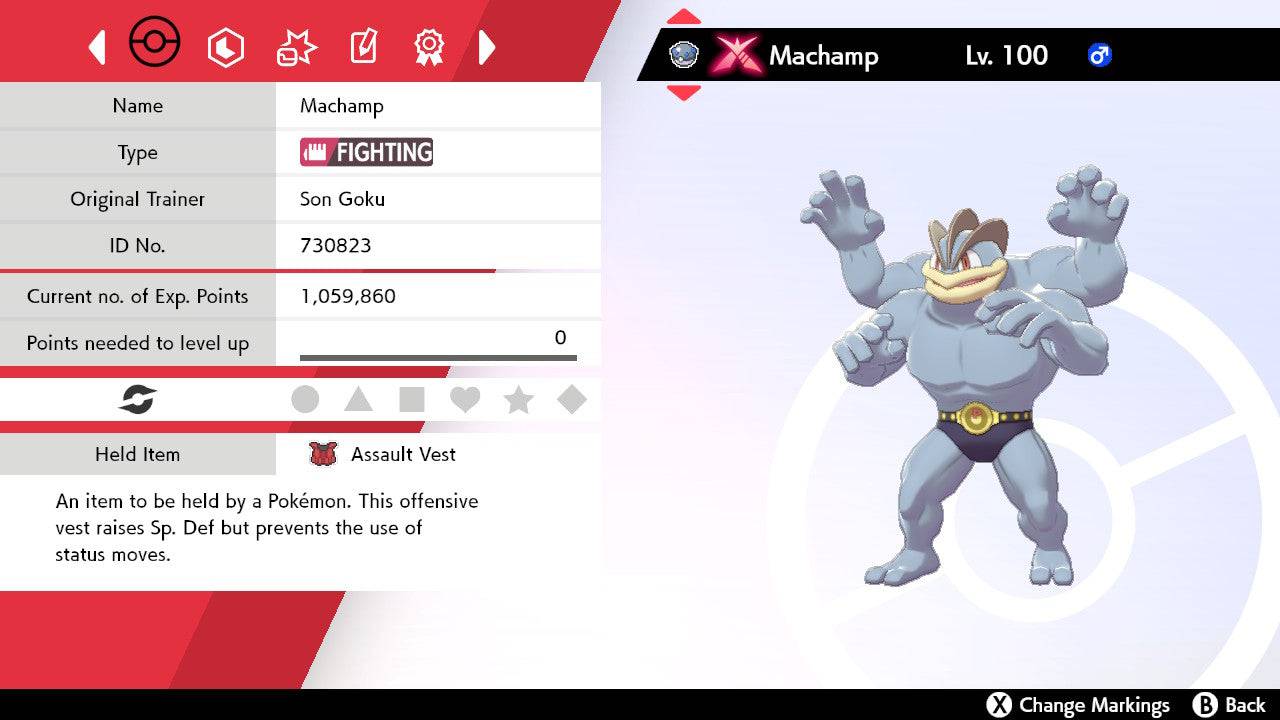
Task: Select the Poké Ball summary tab
Action: (x=155, y=44)
